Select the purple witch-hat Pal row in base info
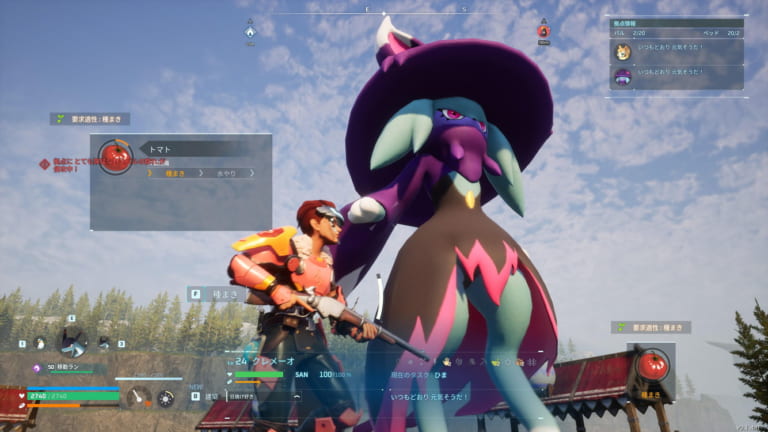768x432 pixels. tap(677, 77)
